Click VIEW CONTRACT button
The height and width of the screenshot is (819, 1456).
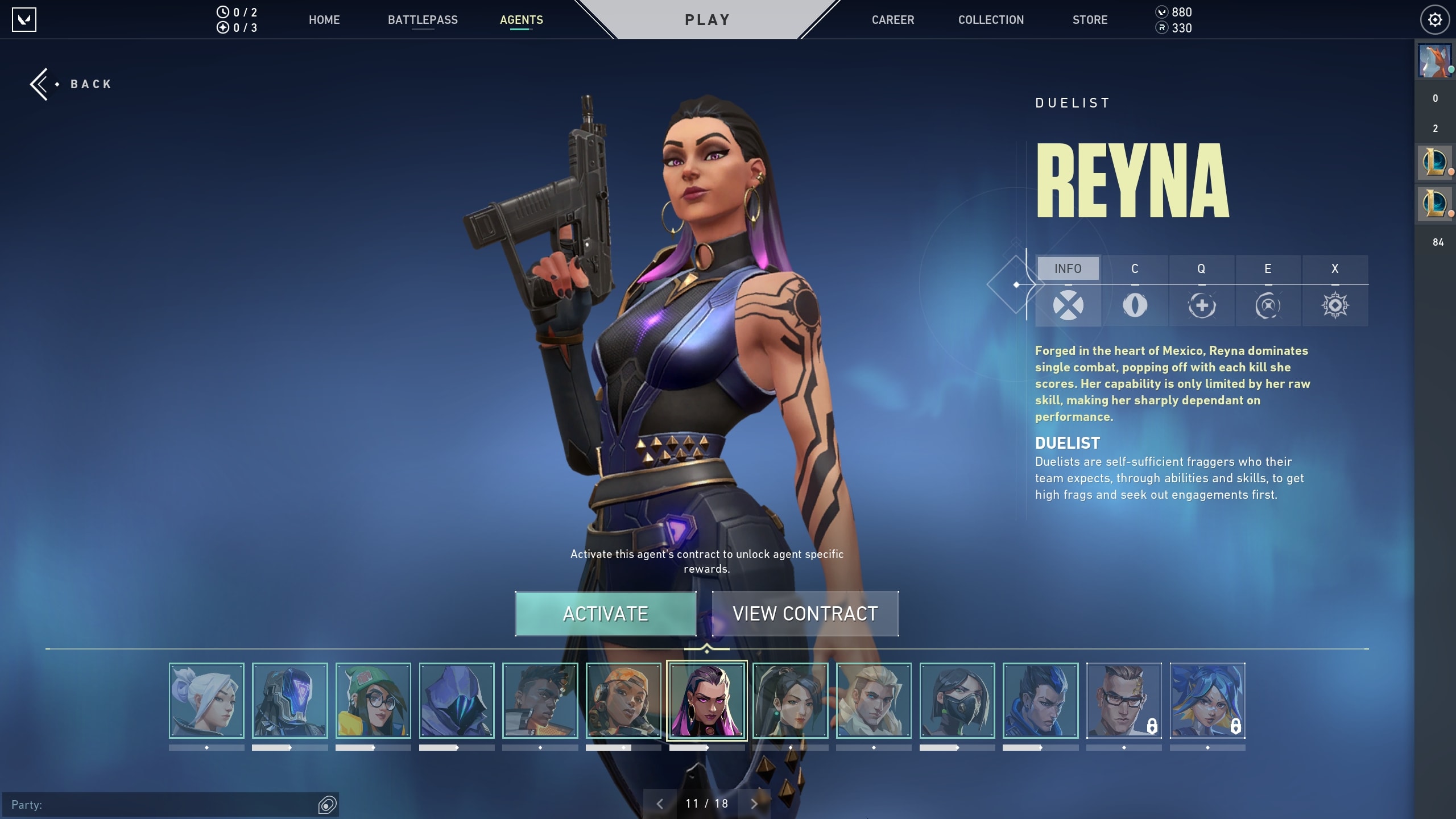[x=805, y=614]
